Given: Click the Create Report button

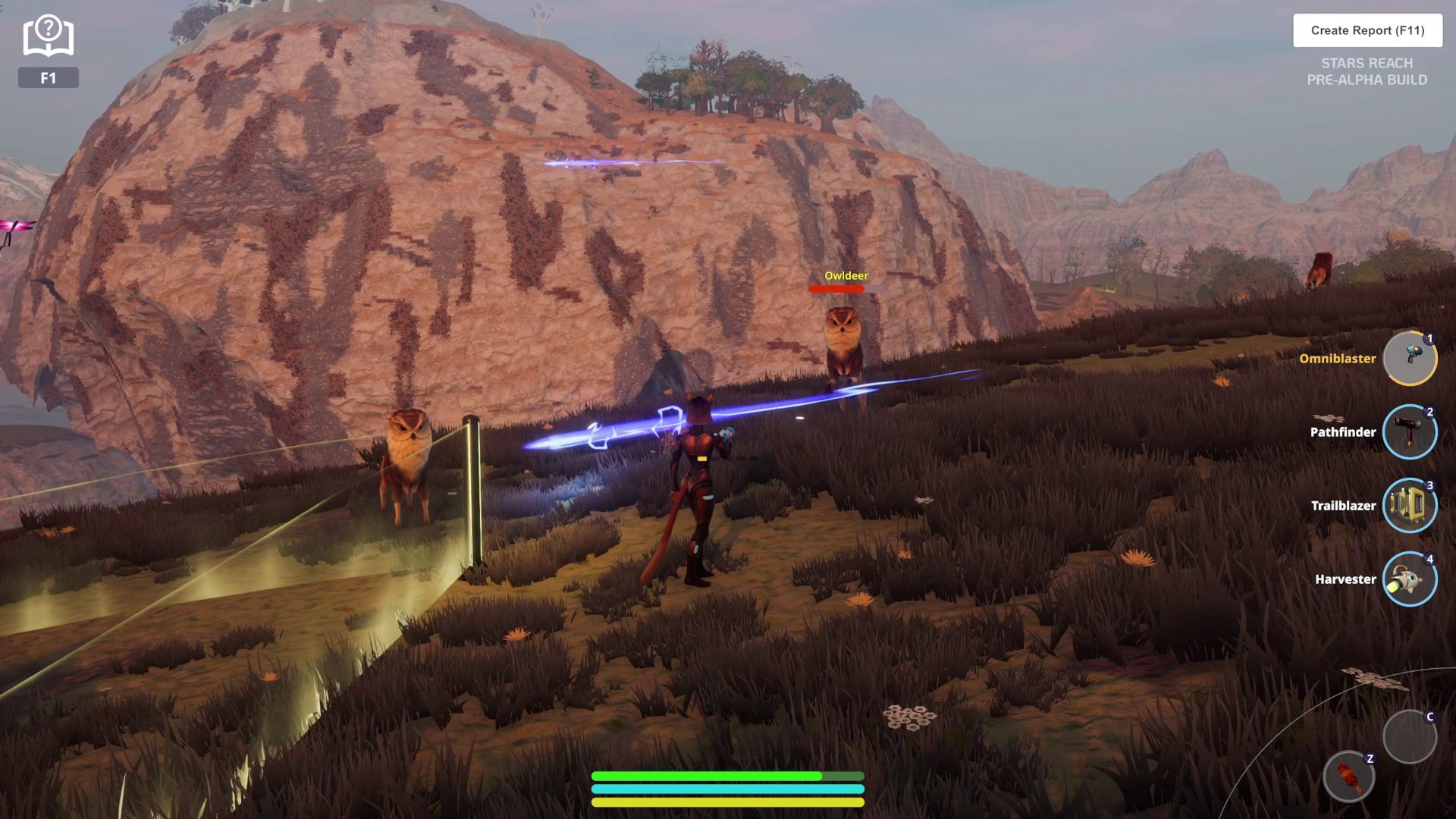Looking at the screenshot, I should coord(1367,30).
